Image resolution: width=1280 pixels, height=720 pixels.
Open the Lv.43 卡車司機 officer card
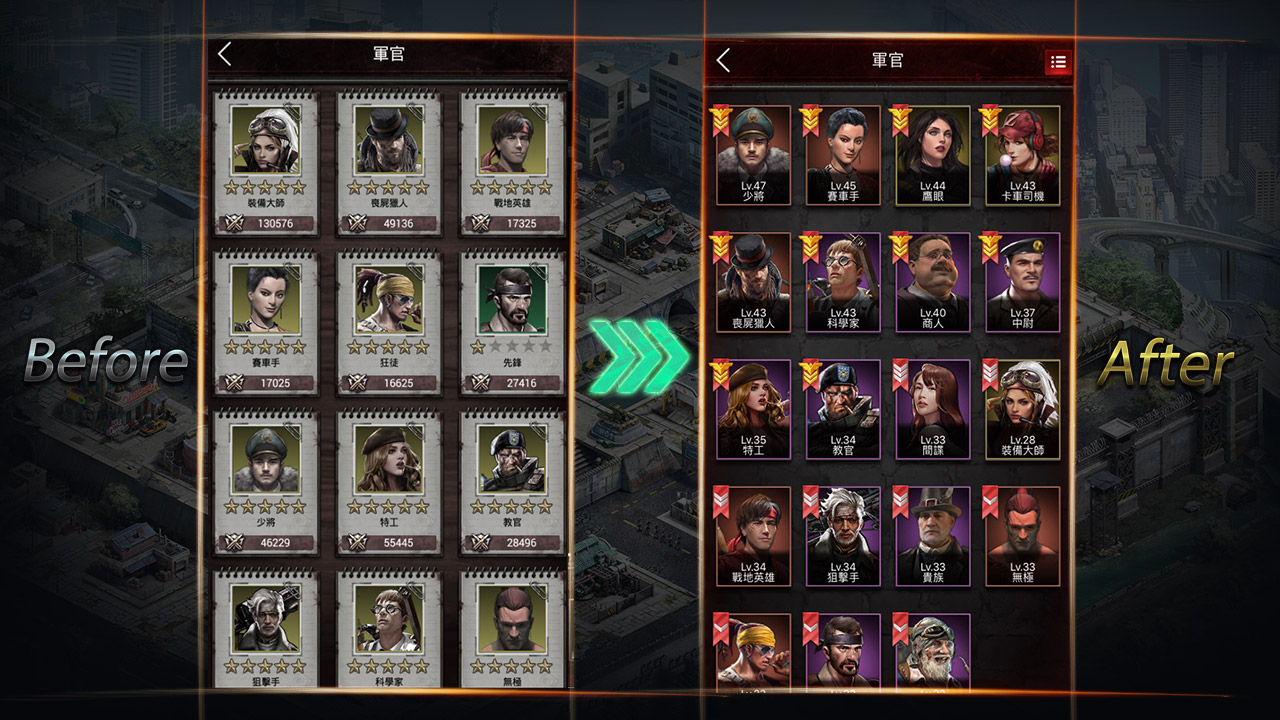click(1022, 155)
